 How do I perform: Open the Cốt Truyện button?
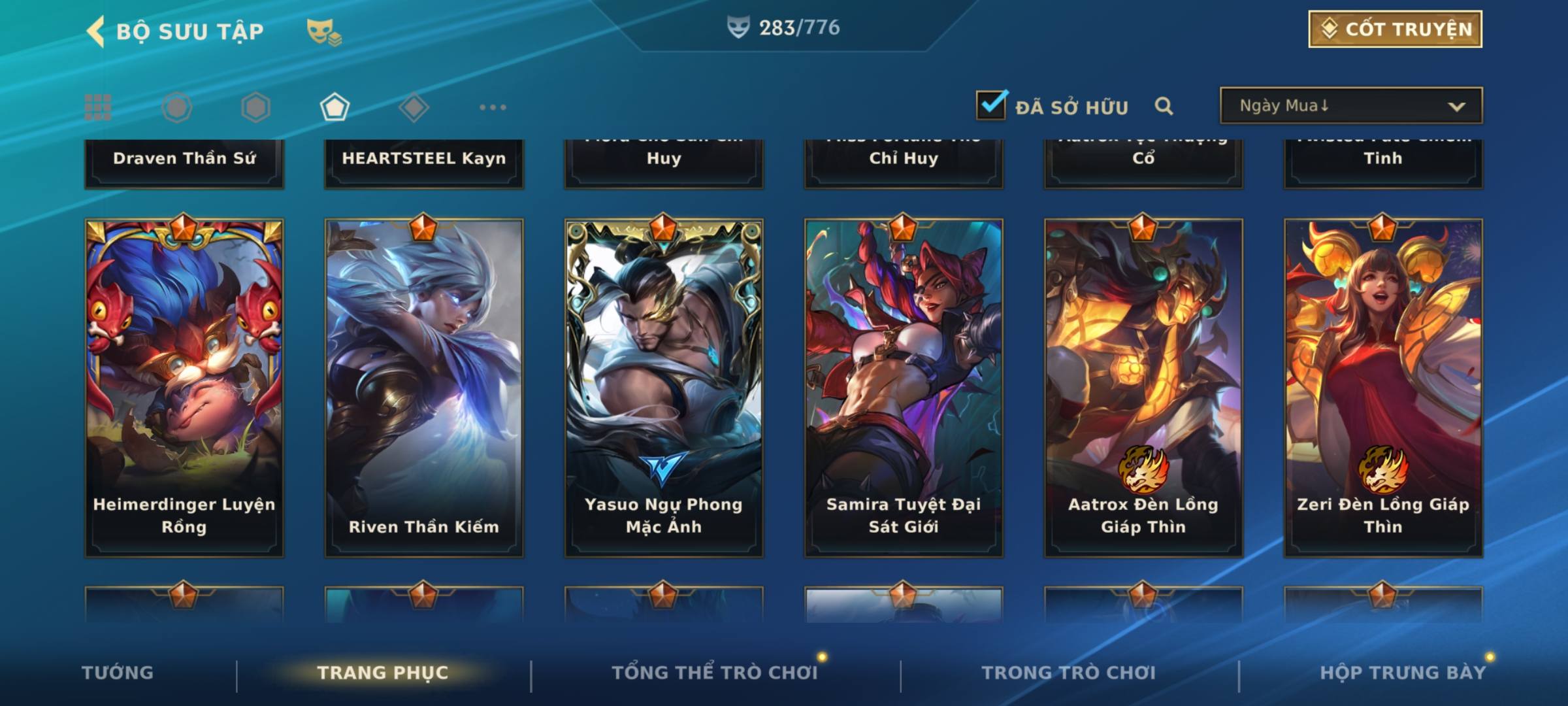1395,29
